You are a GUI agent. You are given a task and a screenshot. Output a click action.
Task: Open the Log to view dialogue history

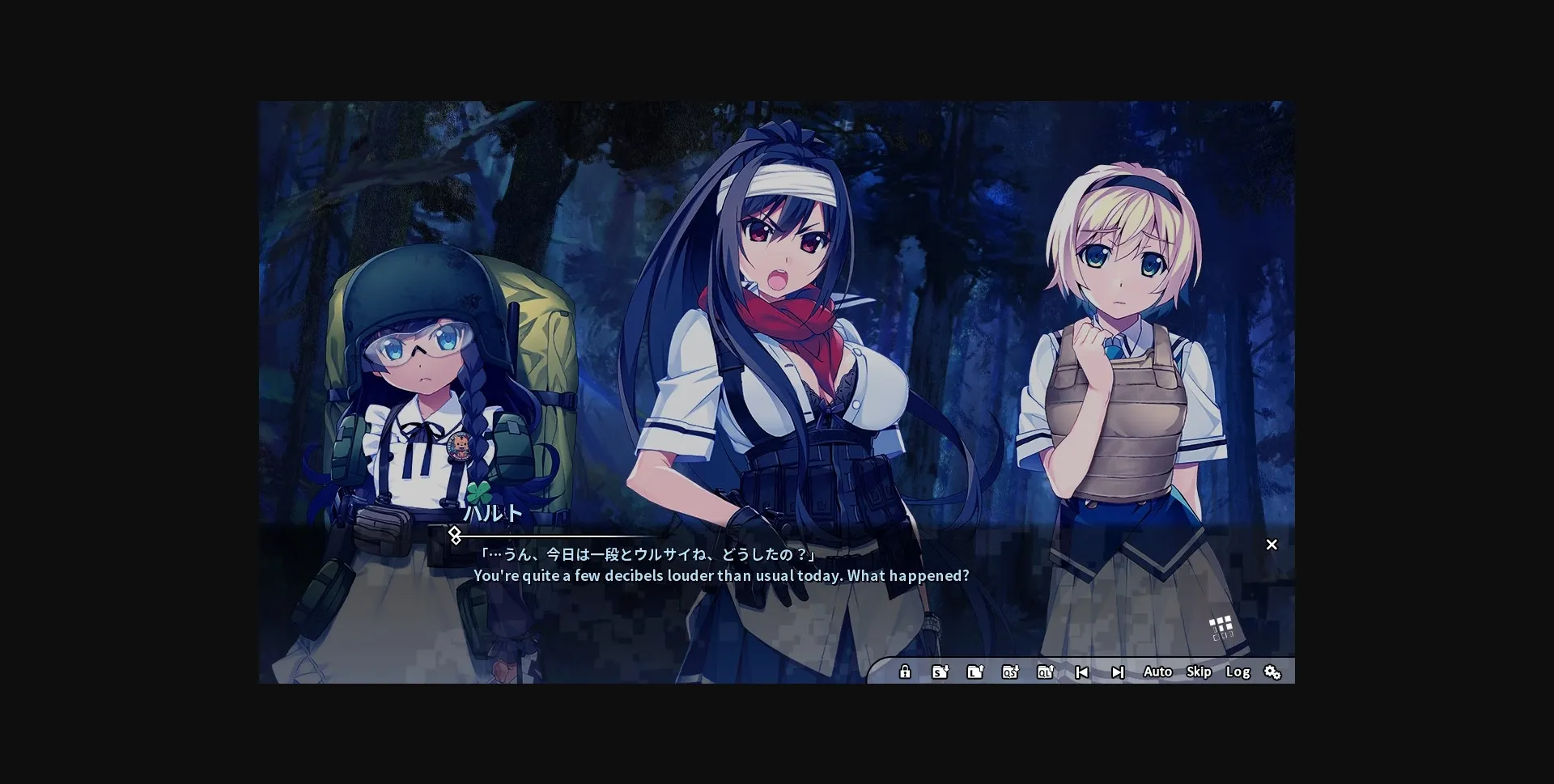pos(1238,672)
